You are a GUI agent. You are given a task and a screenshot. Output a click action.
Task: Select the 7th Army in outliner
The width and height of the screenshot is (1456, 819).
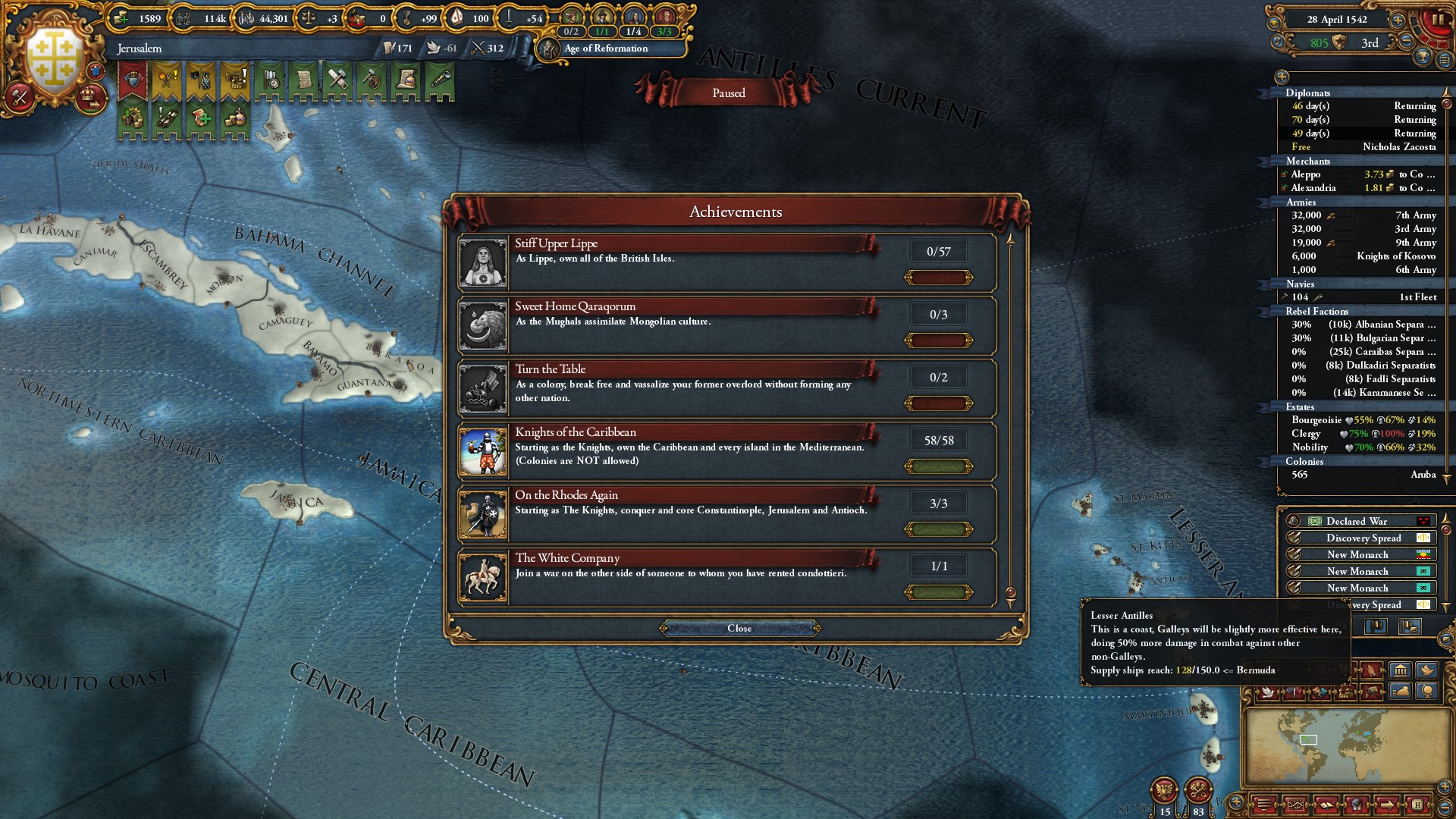[1363, 215]
